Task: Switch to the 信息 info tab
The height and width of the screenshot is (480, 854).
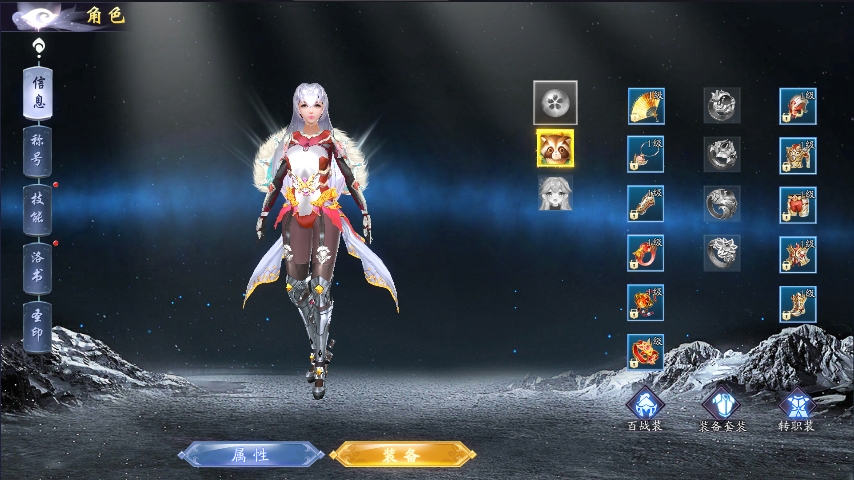Action: pyautogui.click(x=38, y=93)
